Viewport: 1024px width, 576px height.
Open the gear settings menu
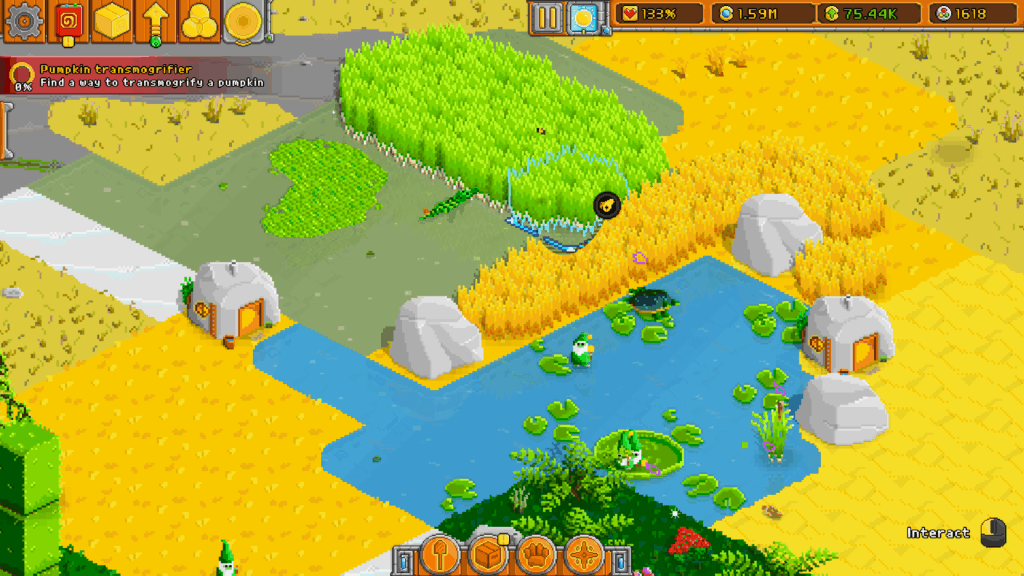[21, 20]
